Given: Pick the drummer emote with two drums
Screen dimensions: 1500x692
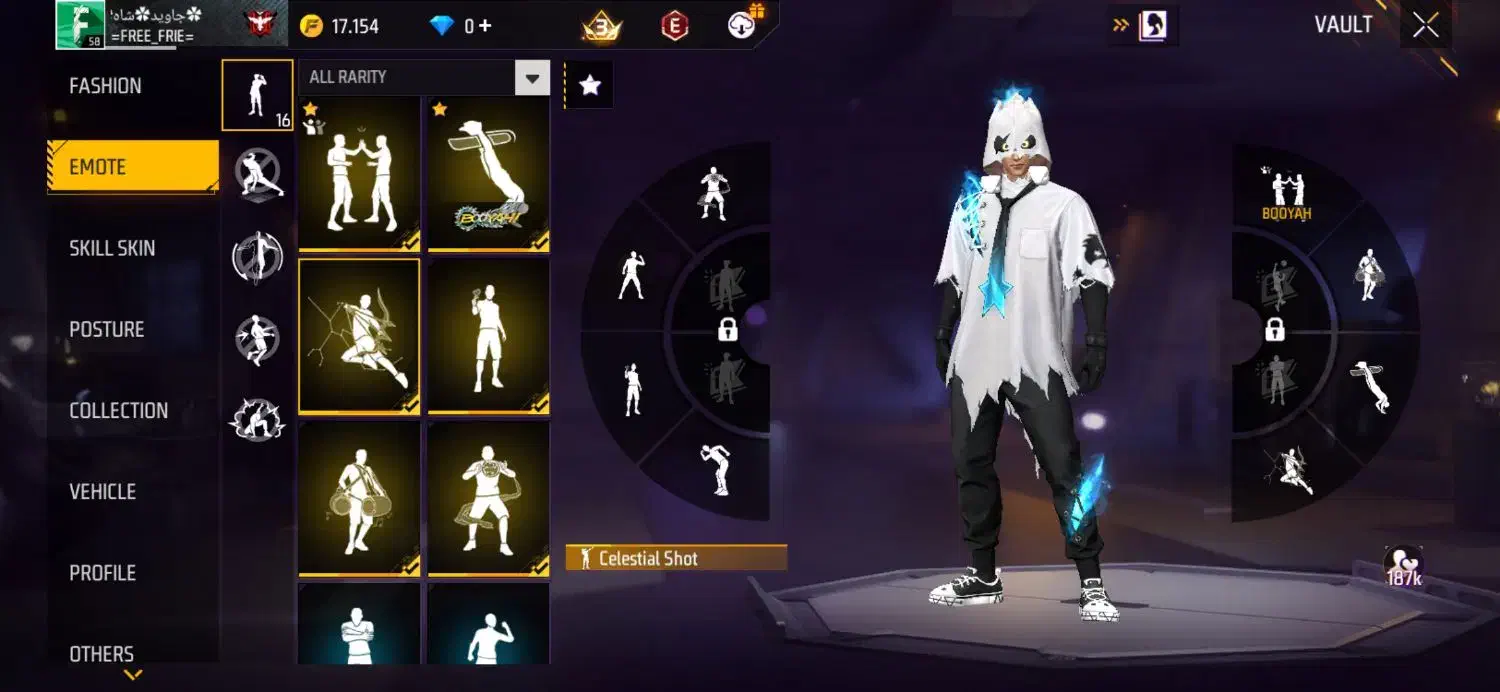Looking at the screenshot, I should pos(360,498).
